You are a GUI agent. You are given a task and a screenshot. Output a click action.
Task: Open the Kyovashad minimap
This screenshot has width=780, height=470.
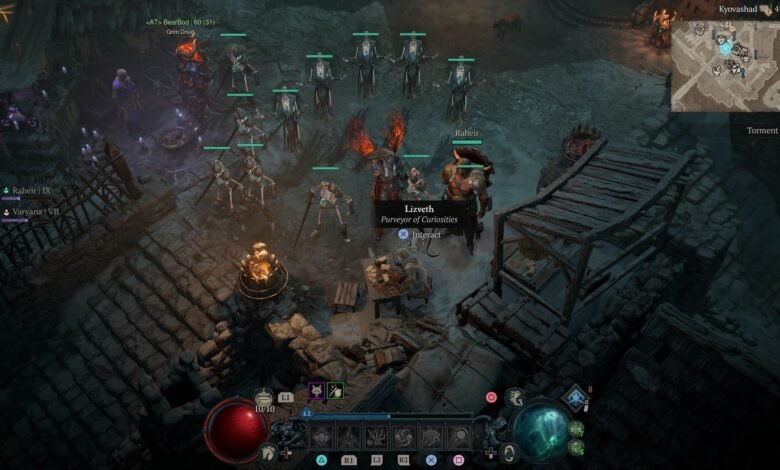pos(723,65)
